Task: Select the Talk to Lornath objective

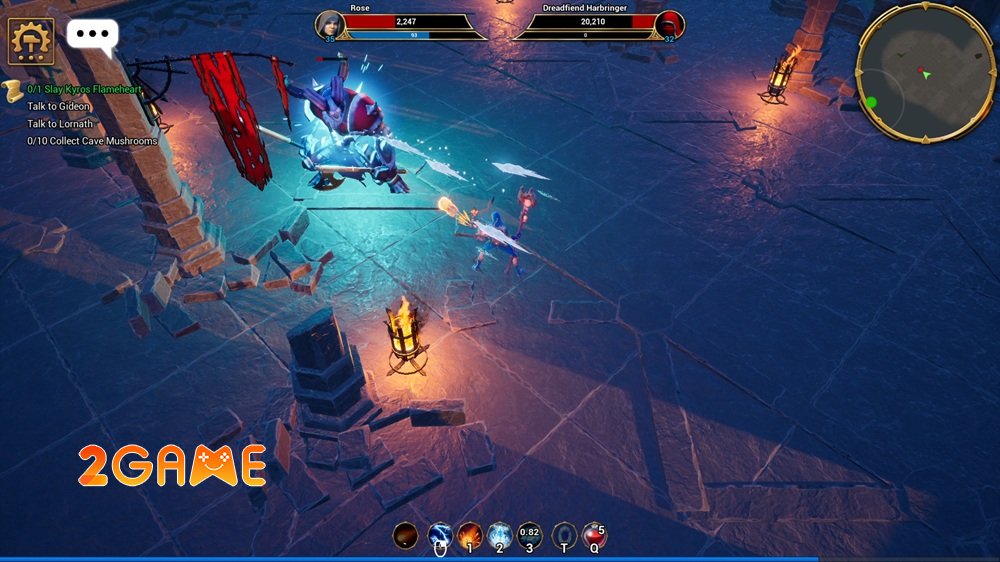Action: coord(60,124)
